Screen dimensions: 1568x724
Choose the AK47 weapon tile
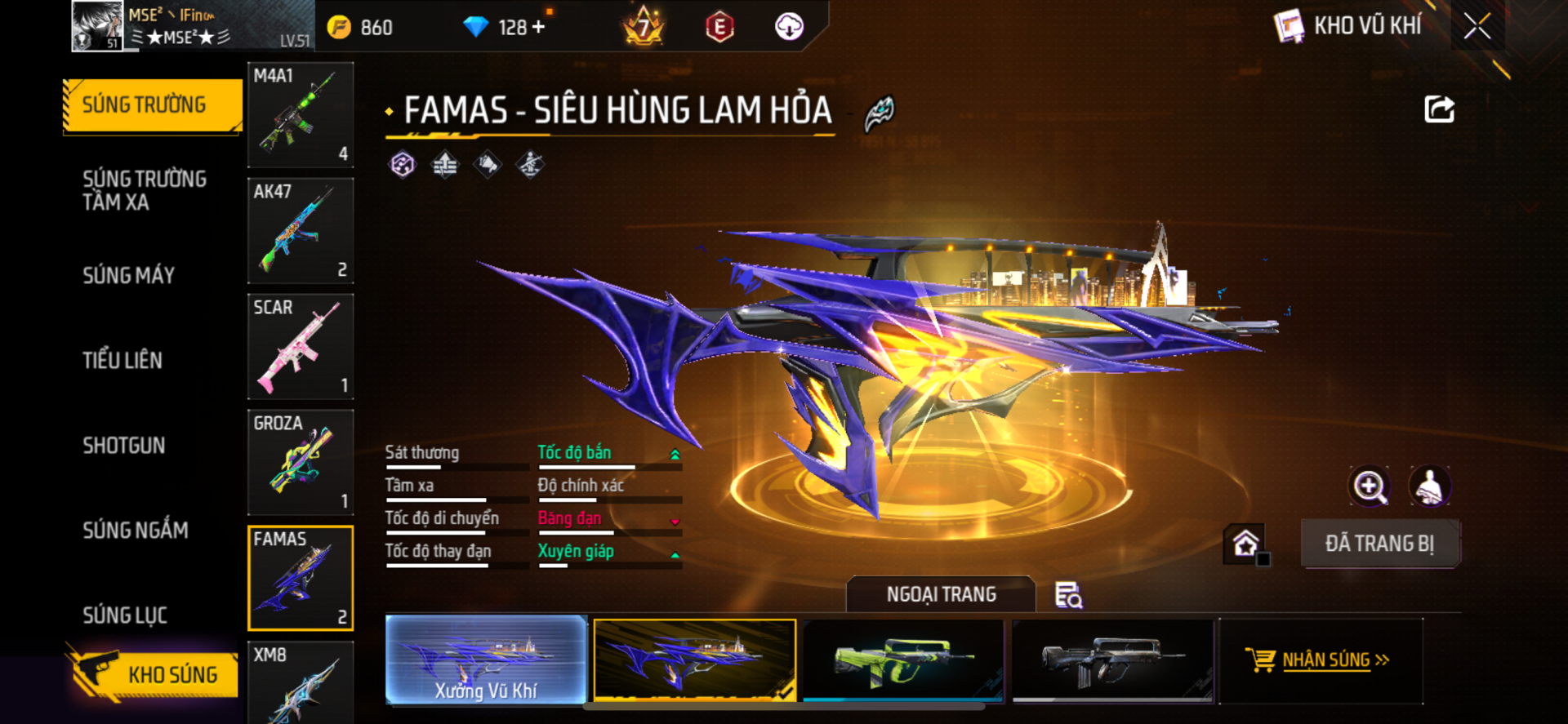click(301, 231)
